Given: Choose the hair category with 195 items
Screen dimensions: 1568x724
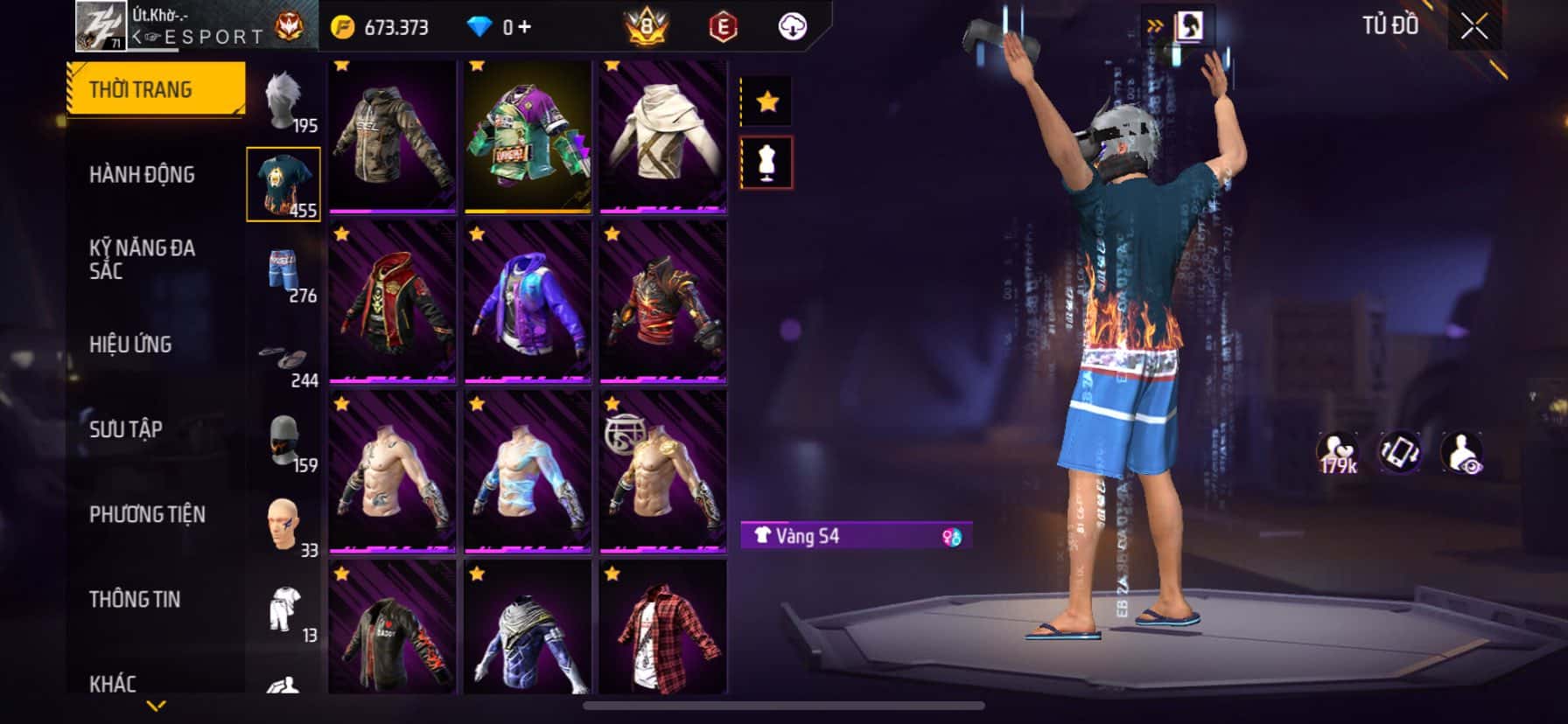Looking at the screenshot, I should tap(284, 101).
